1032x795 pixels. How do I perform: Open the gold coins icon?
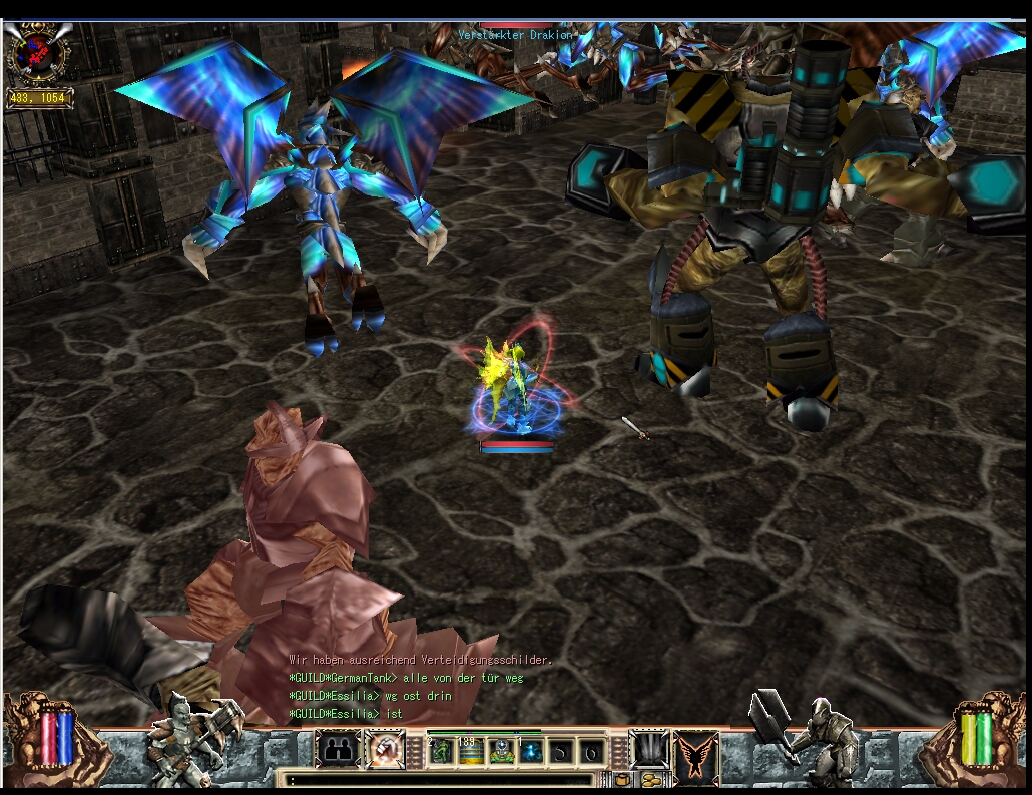(651, 779)
